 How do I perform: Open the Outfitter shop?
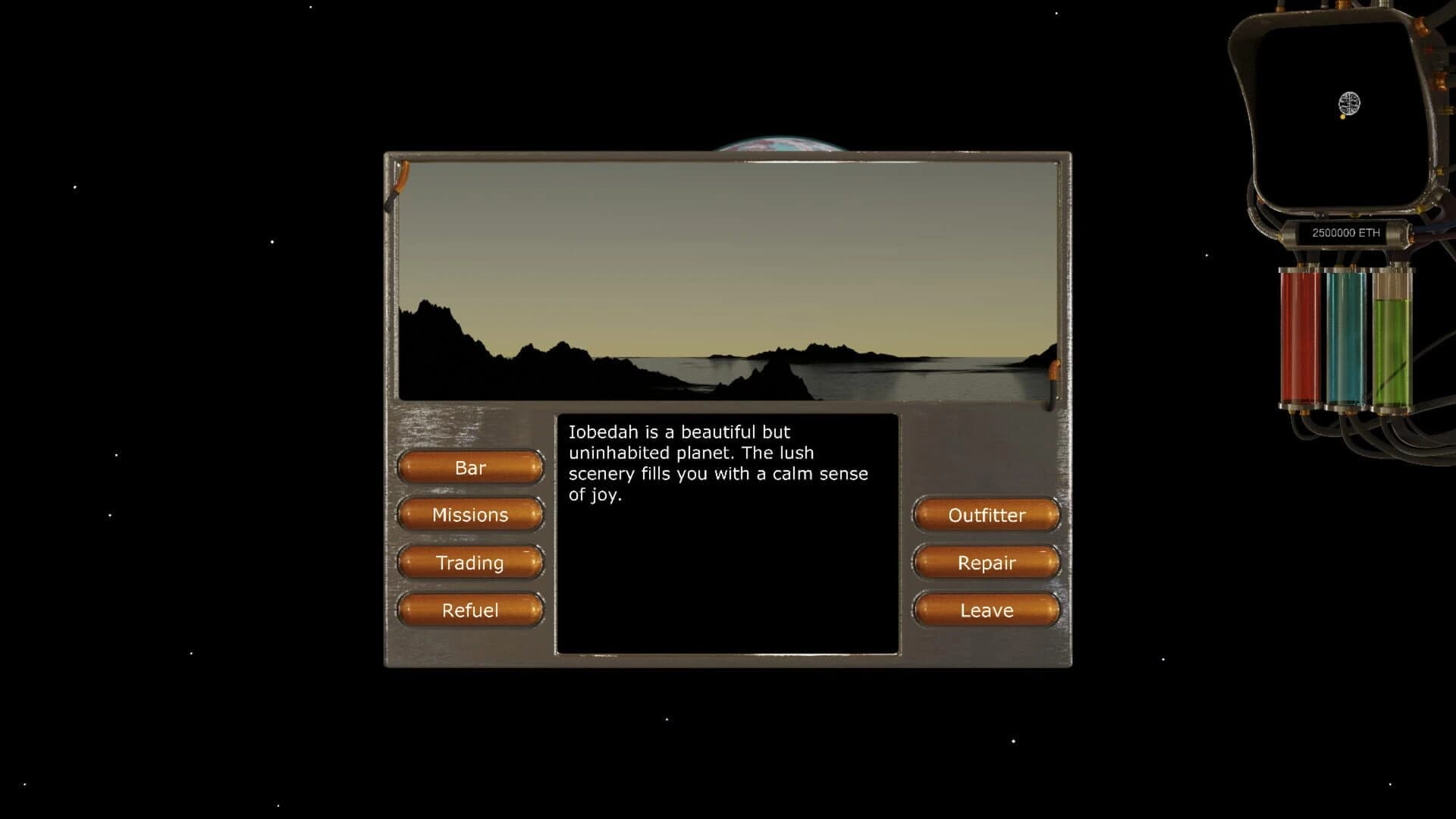986,516
